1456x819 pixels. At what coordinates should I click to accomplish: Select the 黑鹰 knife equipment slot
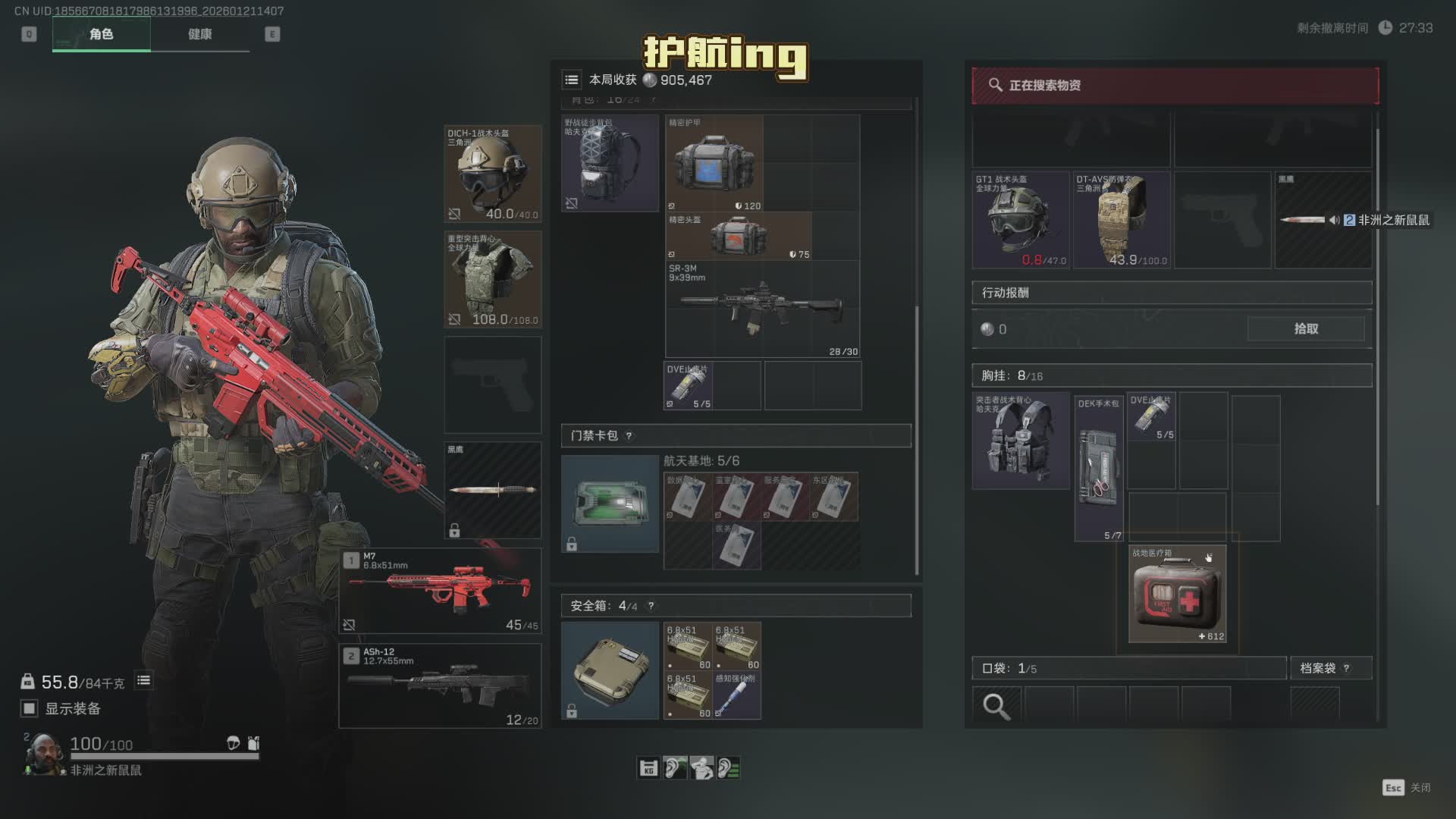[x=492, y=490]
